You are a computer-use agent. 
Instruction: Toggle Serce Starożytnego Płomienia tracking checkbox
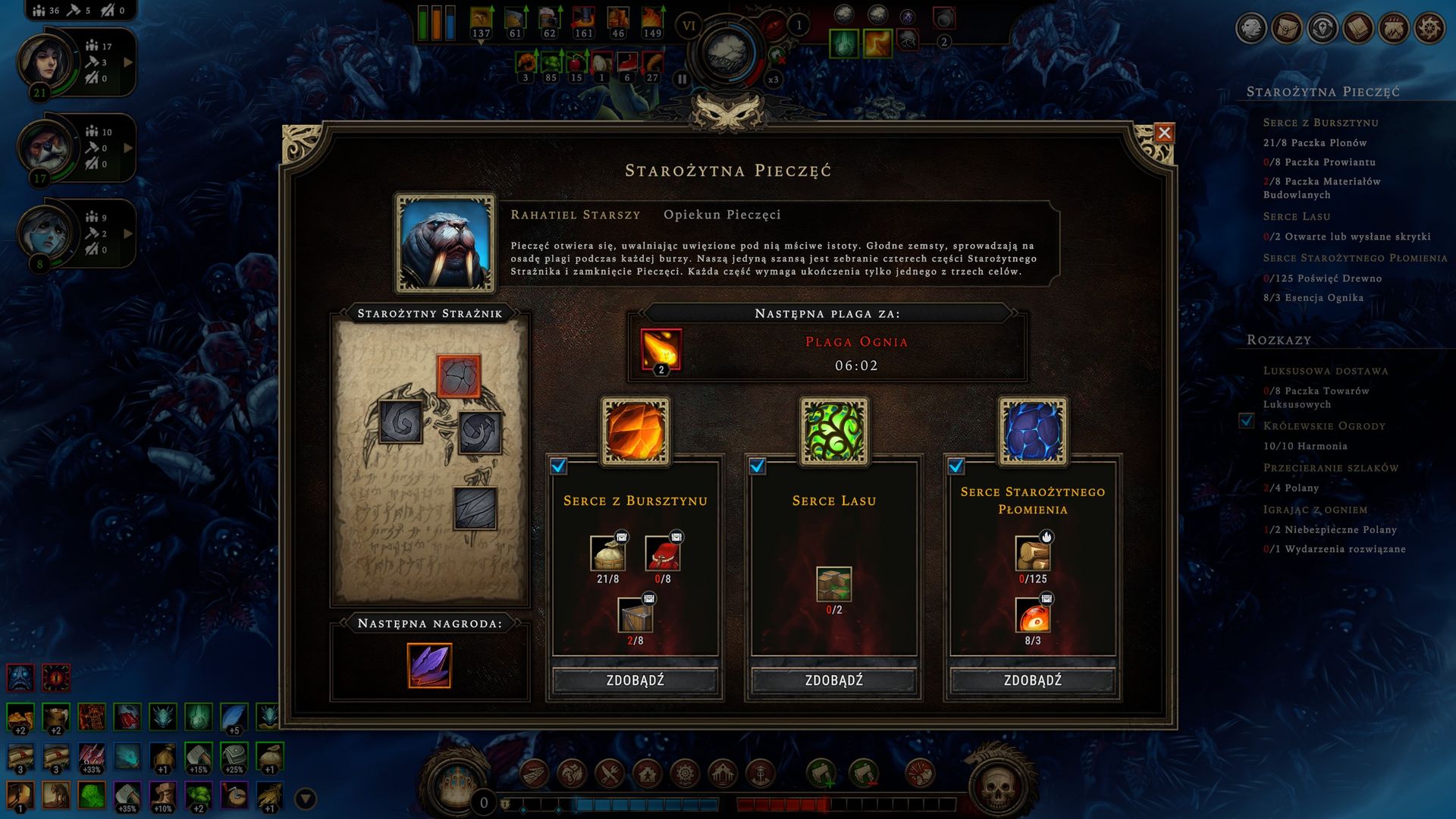coord(956,466)
